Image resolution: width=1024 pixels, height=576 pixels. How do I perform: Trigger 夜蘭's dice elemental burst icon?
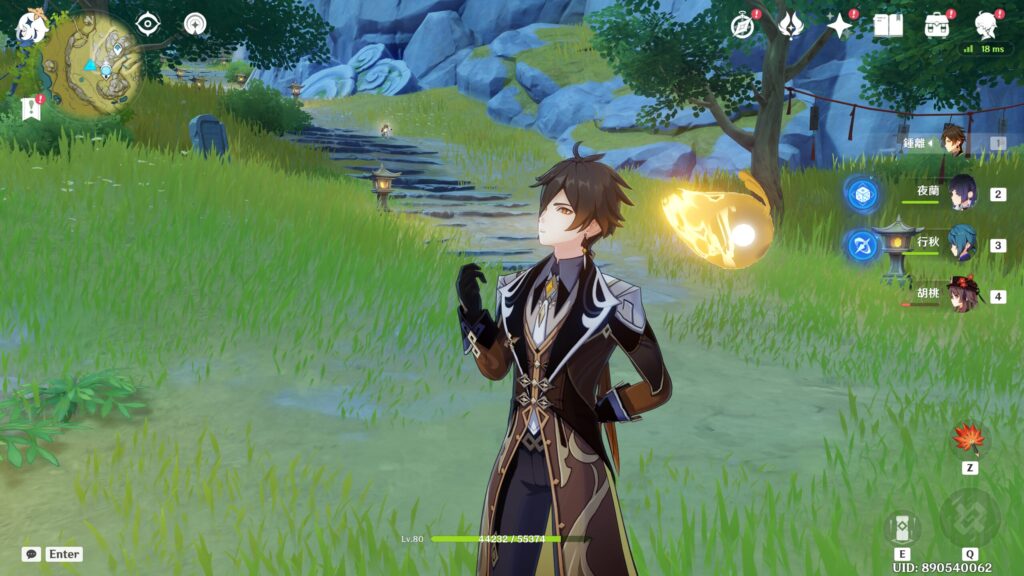[862, 193]
